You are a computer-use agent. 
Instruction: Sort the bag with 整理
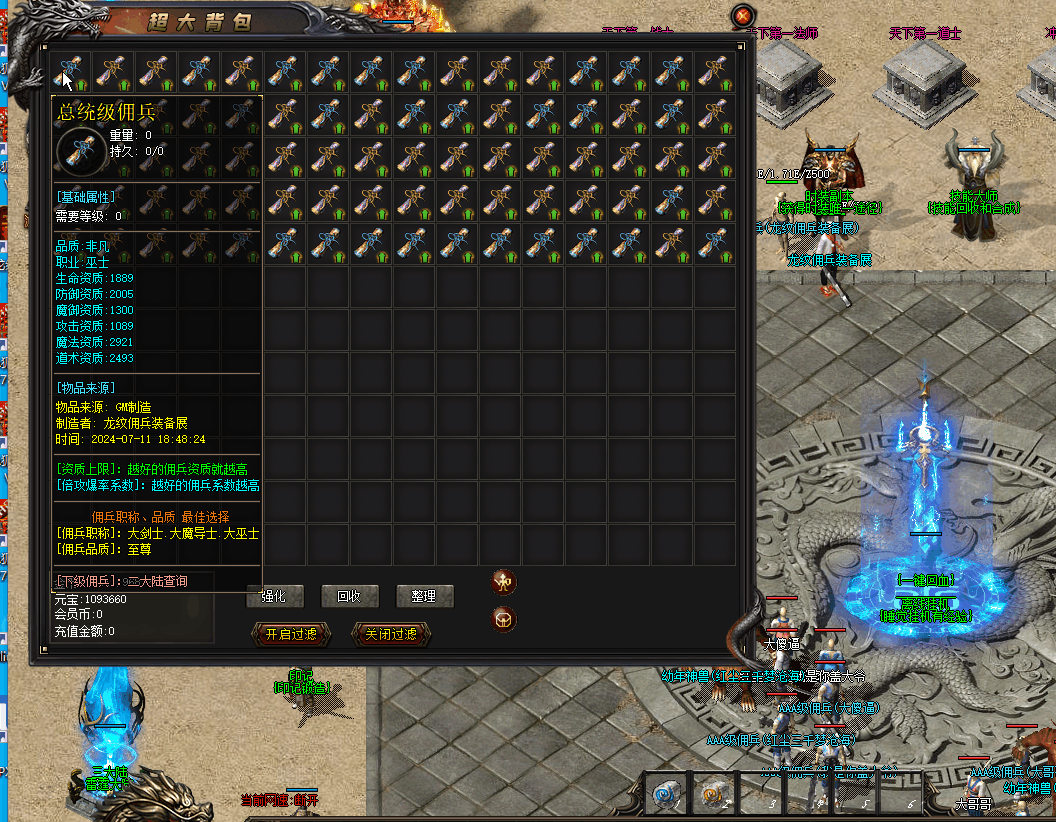point(424,596)
